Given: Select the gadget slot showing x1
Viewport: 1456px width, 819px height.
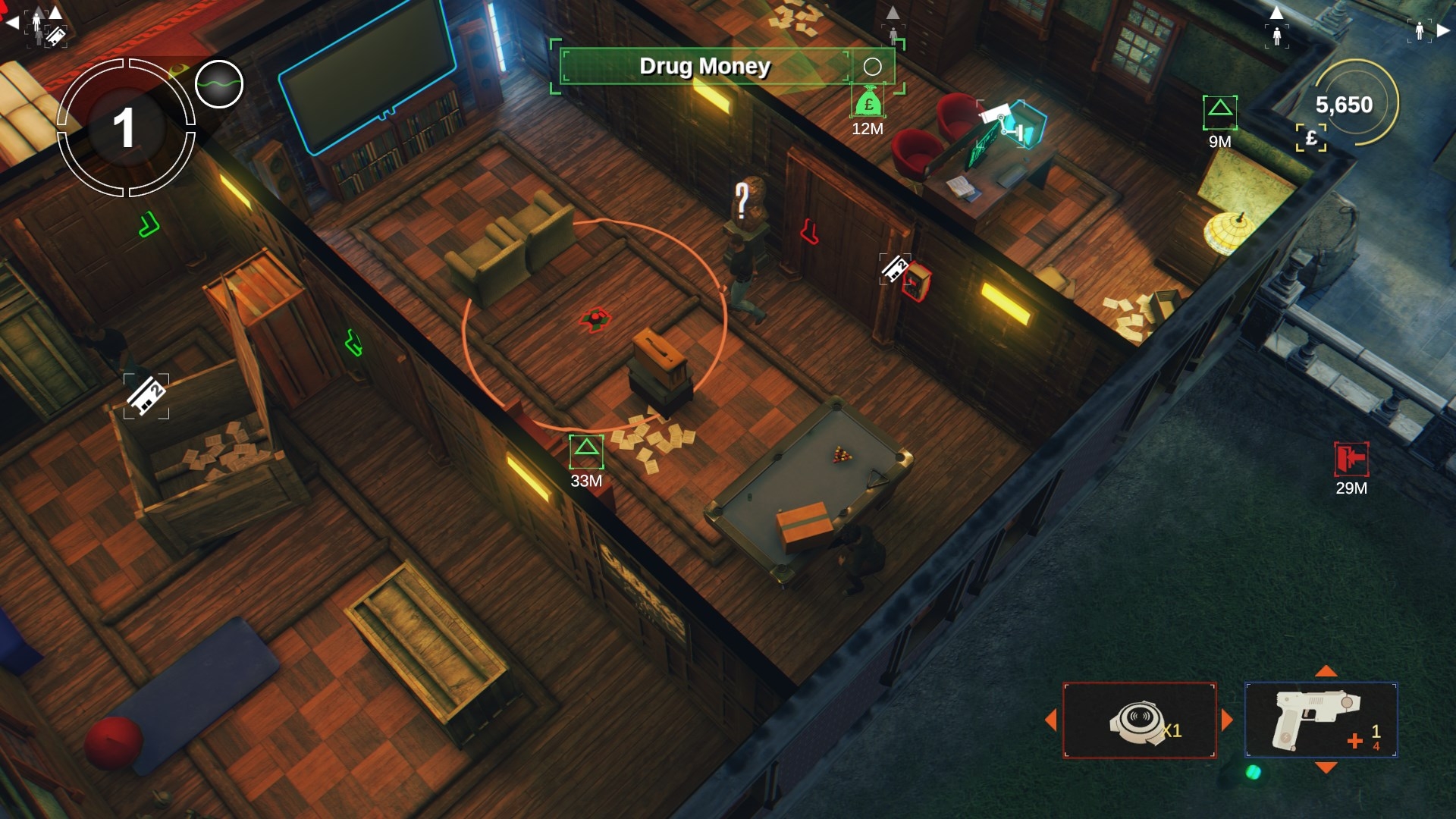Looking at the screenshot, I should tap(1139, 720).
